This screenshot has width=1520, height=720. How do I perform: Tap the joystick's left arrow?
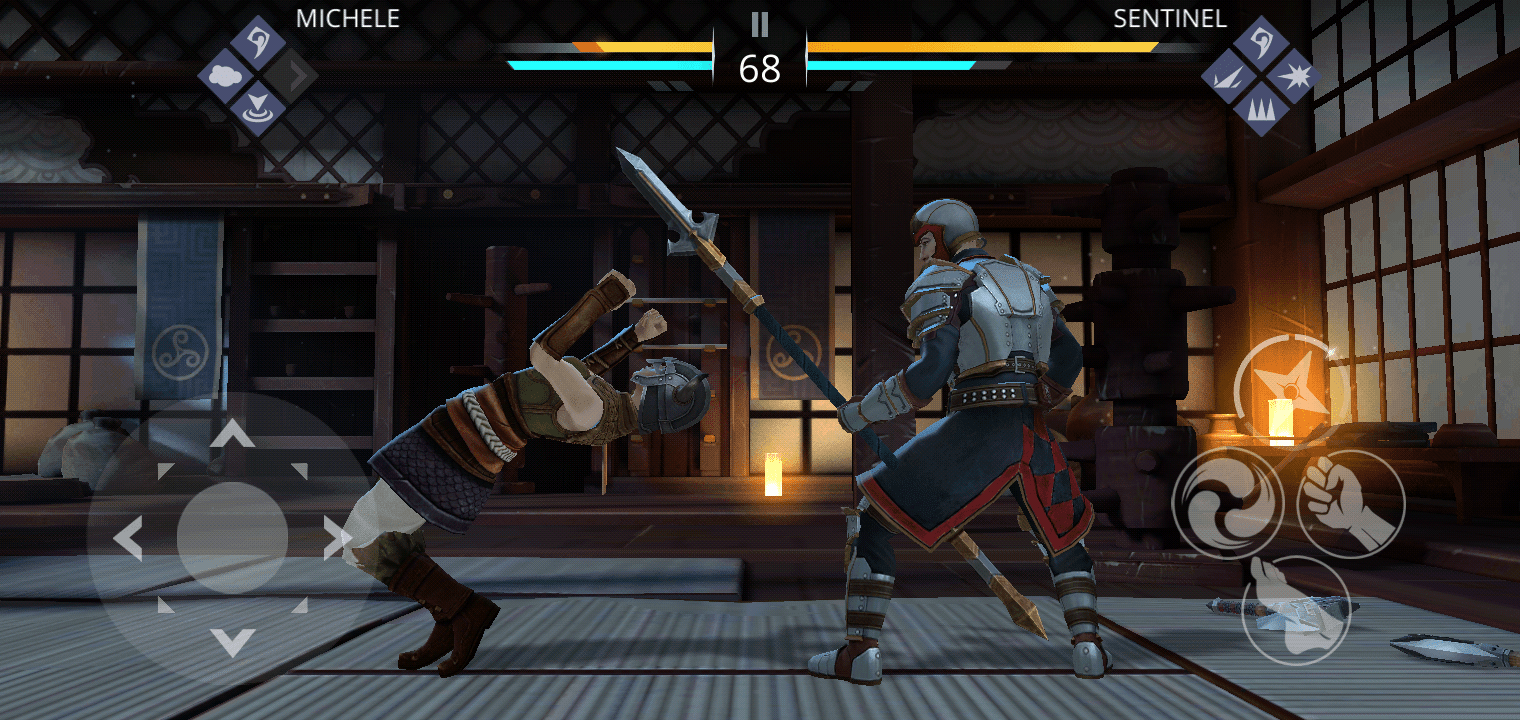(x=128, y=538)
